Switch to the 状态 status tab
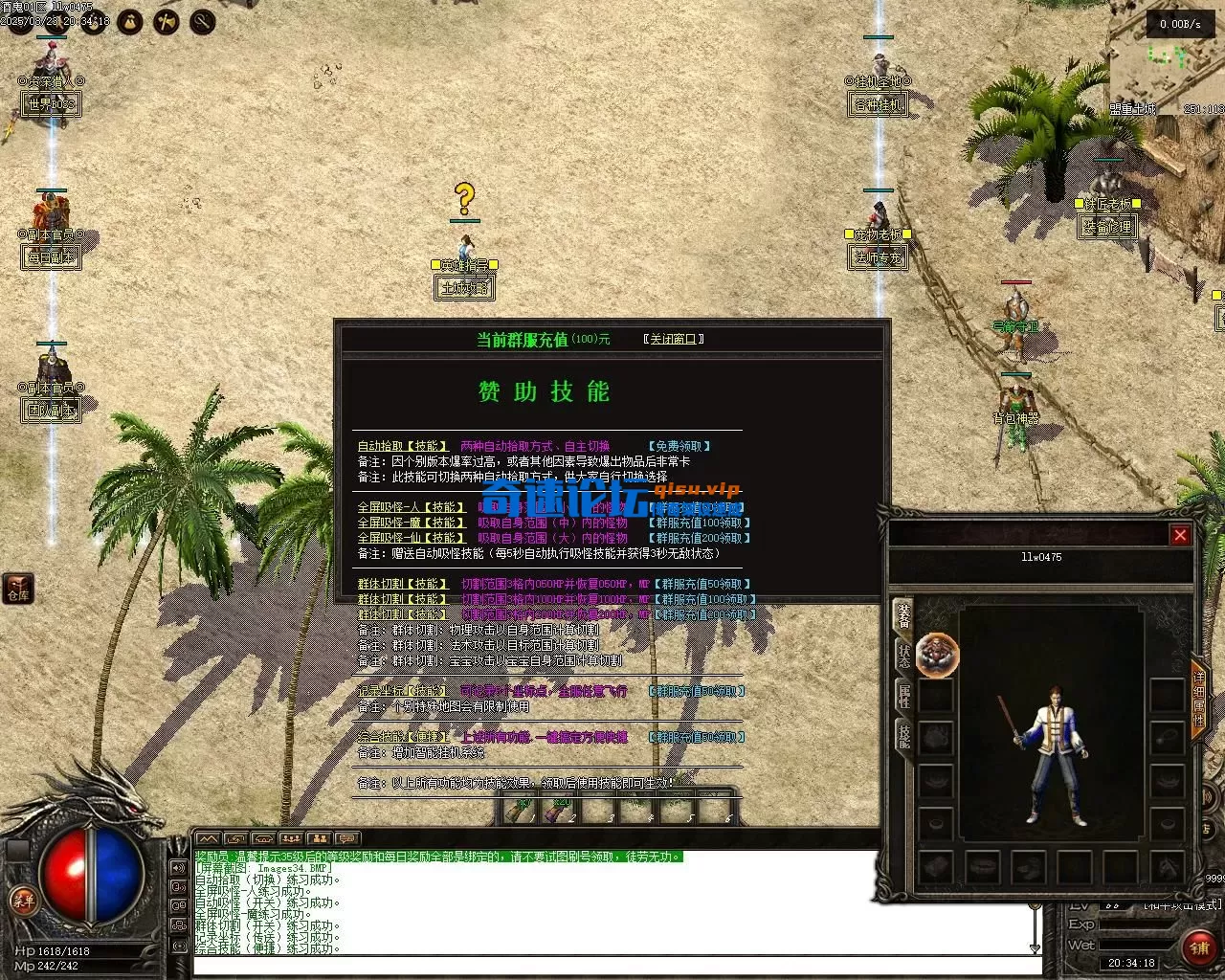Image resolution: width=1225 pixels, height=980 pixels. (x=903, y=656)
